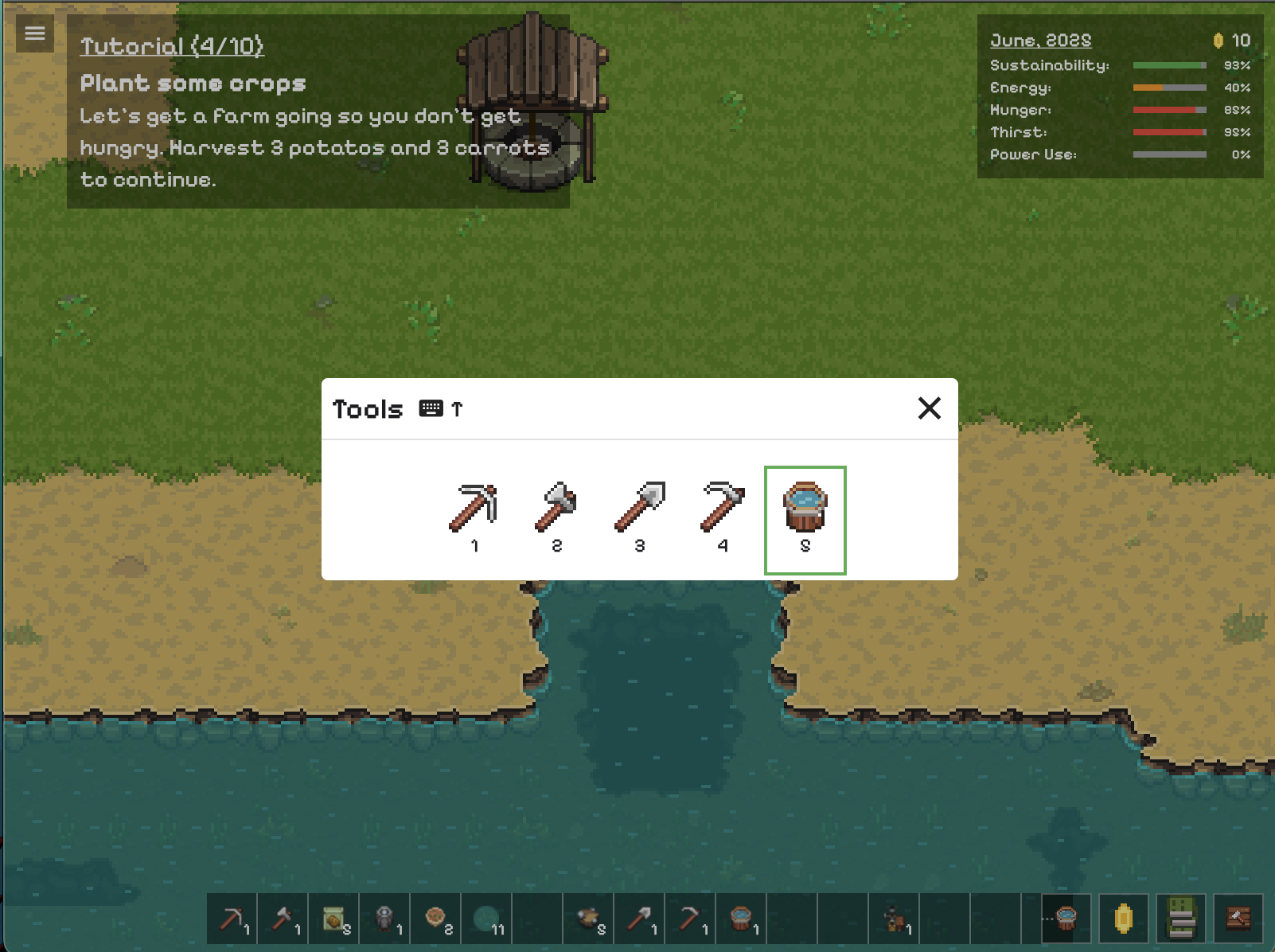Viewport: 1275px width, 952px height.
Task: Select the shovel hotbar slot
Action: pos(640,919)
